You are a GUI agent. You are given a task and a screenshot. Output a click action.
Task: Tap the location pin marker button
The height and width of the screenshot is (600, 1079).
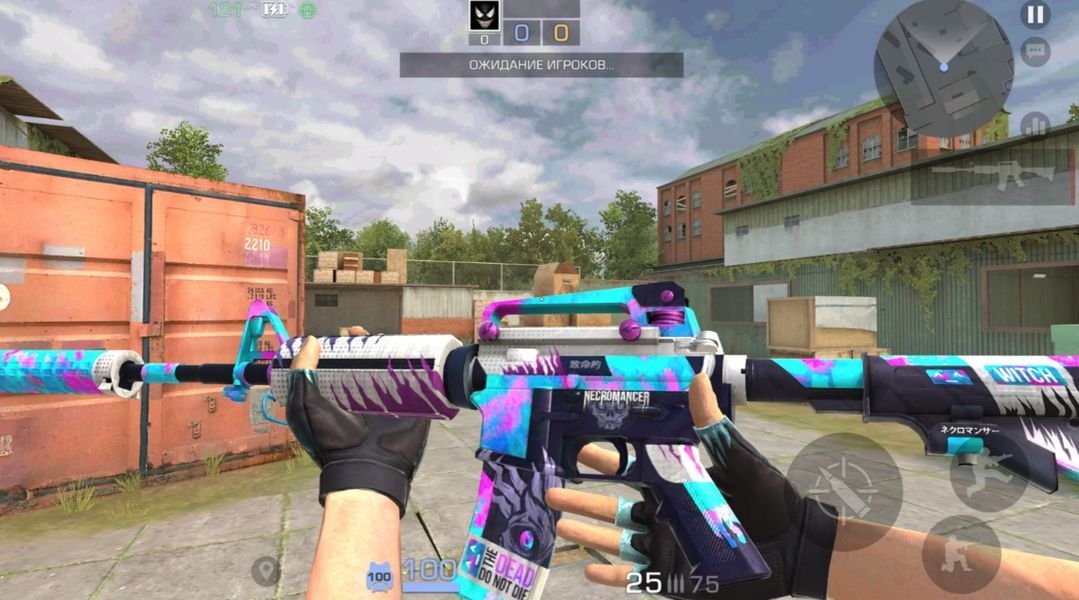(265, 571)
